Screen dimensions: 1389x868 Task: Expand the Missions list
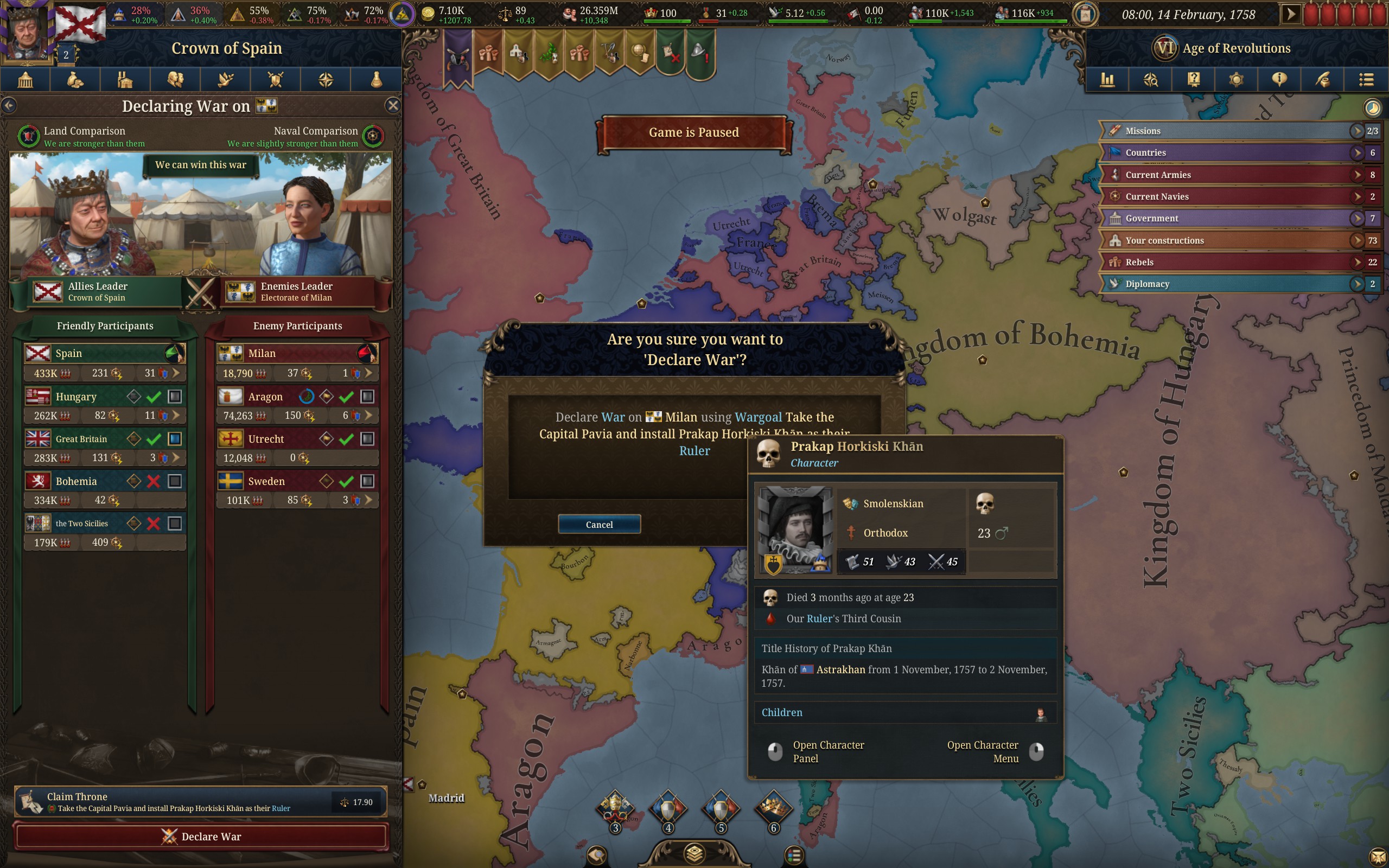[x=1356, y=130]
